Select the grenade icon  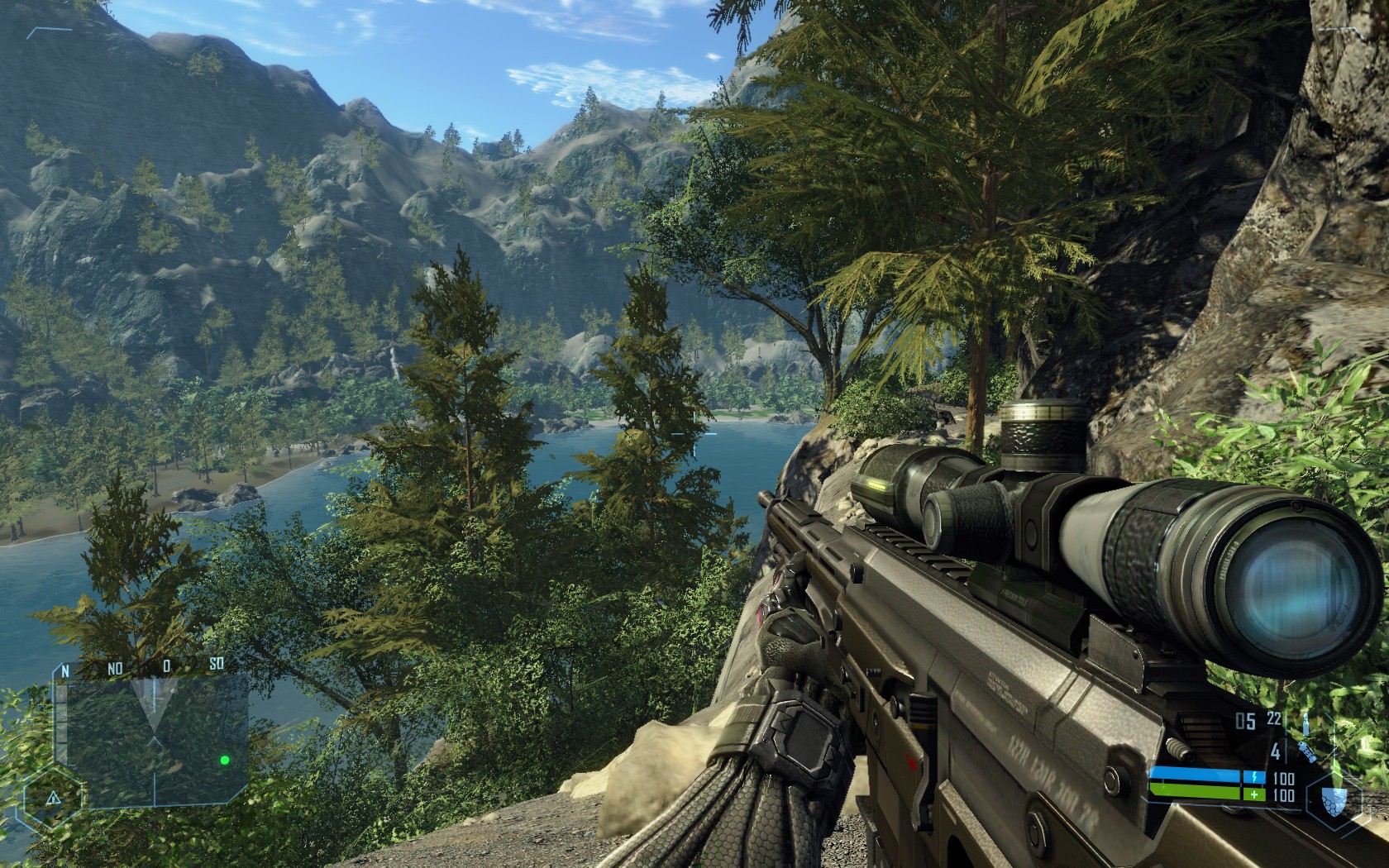click(x=1307, y=751)
